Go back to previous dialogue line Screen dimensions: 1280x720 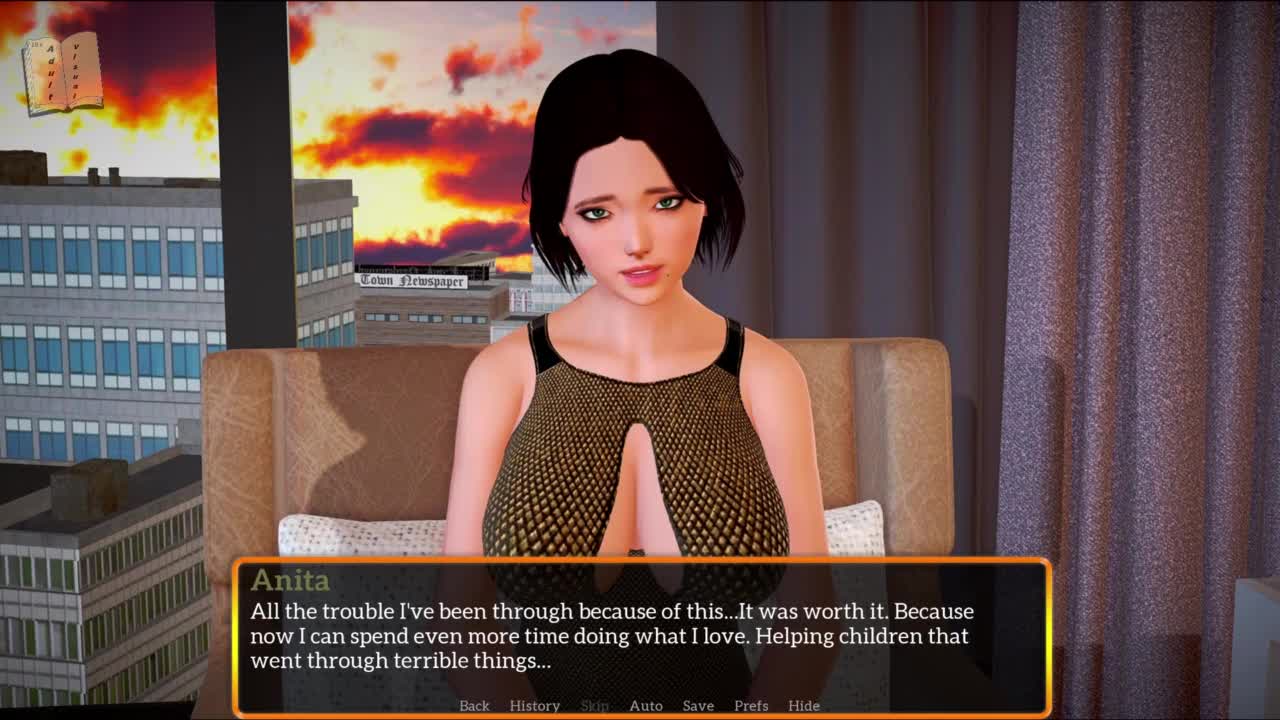pyautogui.click(x=474, y=705)
